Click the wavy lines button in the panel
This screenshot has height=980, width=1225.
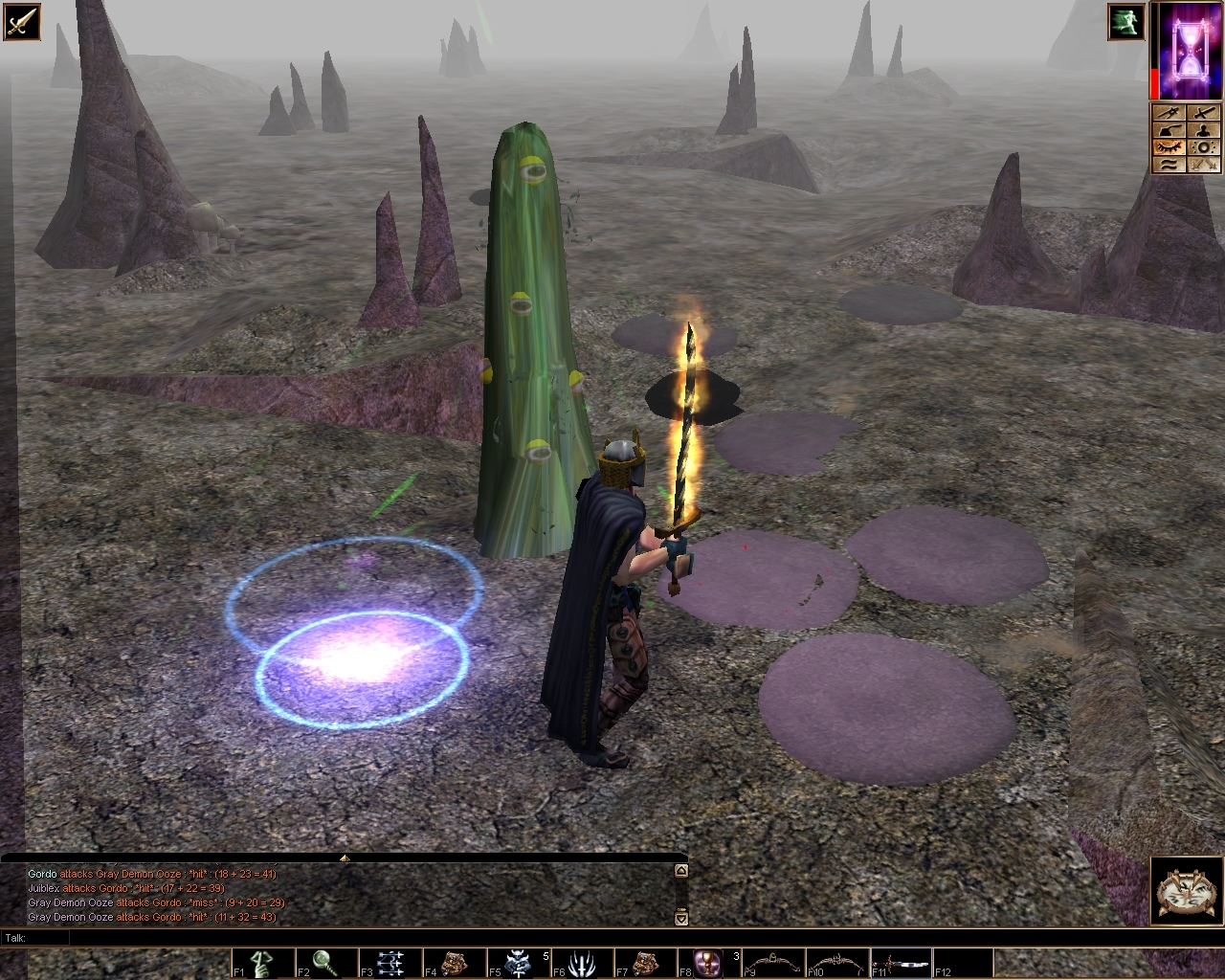[x=1169, y=164]
